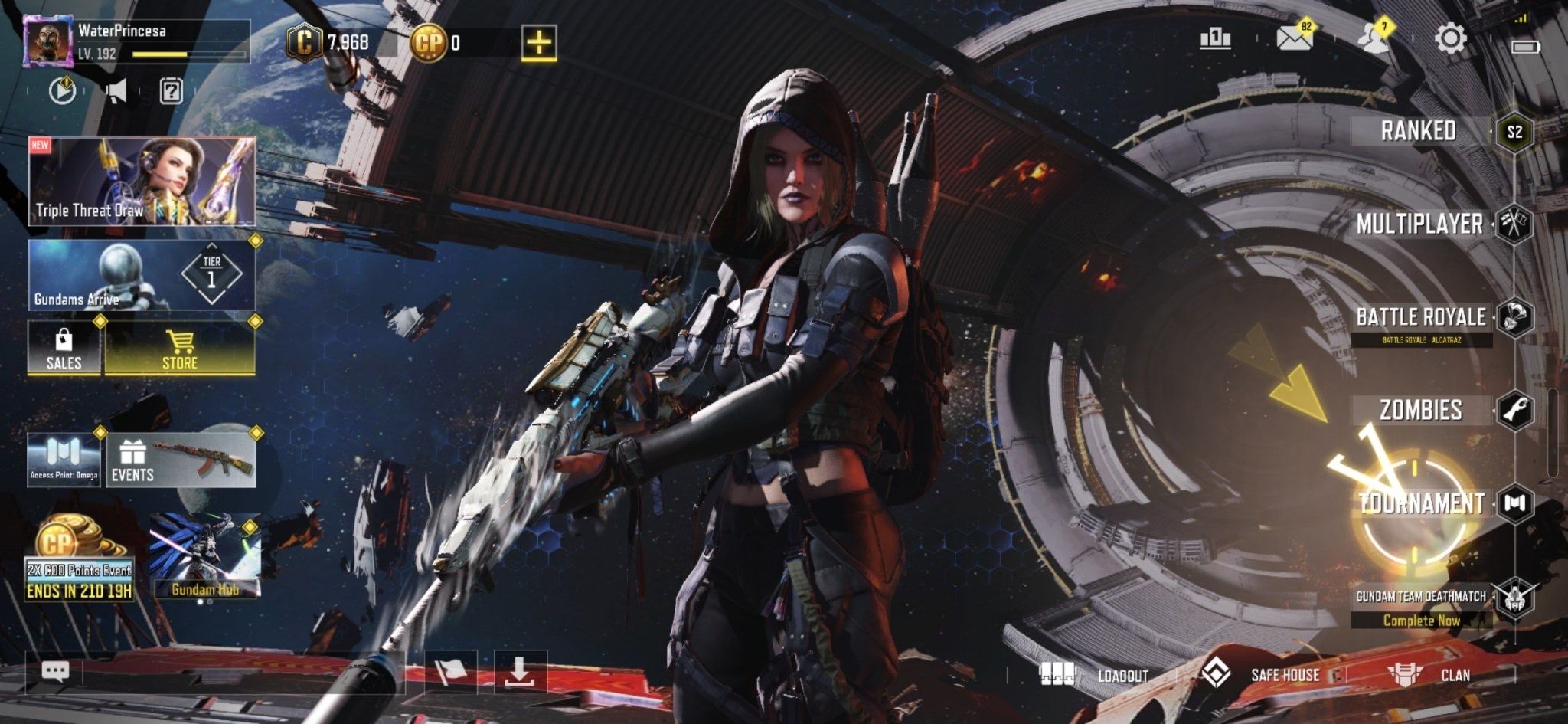Open the friends list icon
1568x724 pixels.
[x=1373, y=38]
